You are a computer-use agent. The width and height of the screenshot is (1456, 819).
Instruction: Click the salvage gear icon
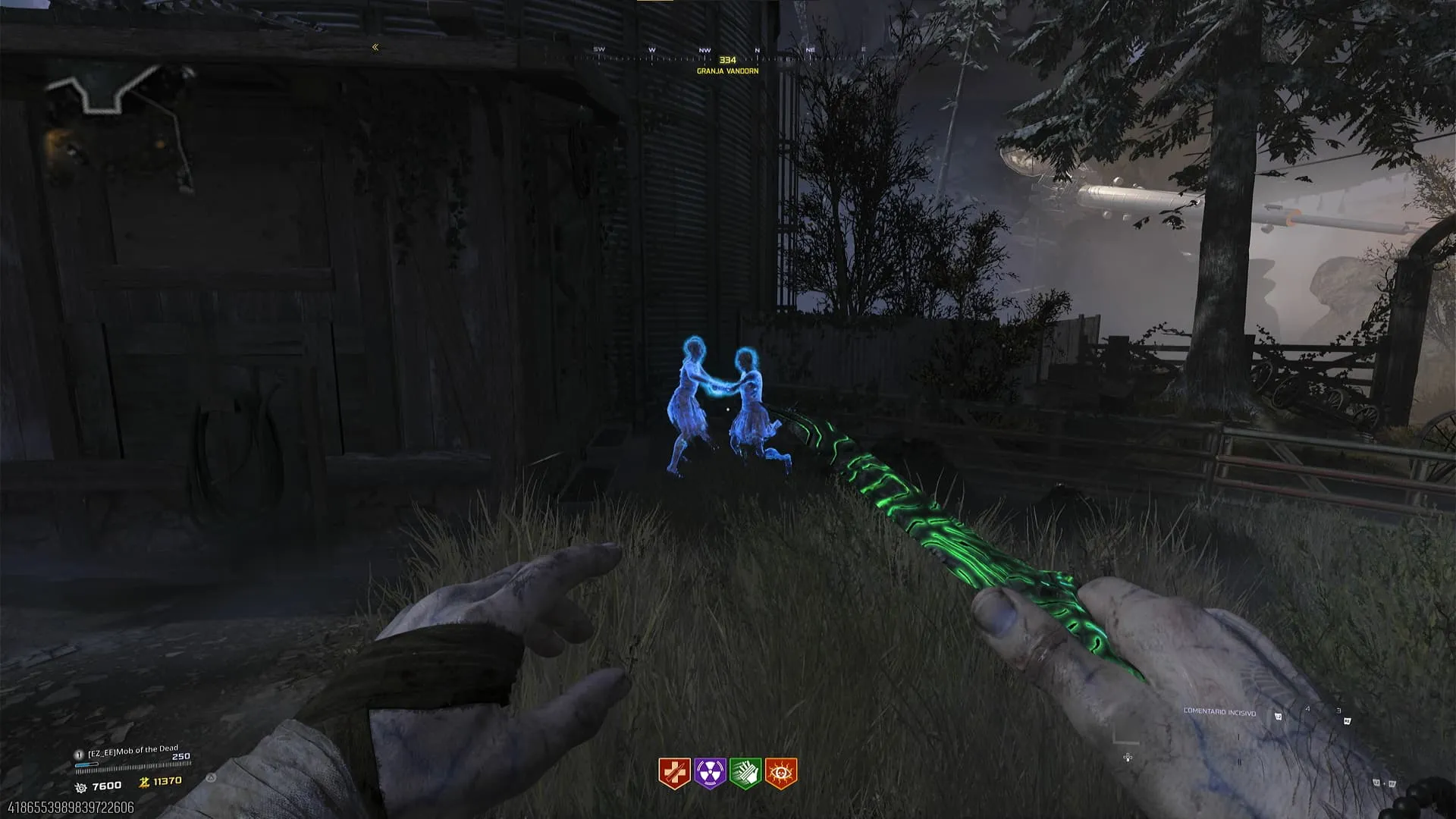pyautogui.click(x=81, y=788)
